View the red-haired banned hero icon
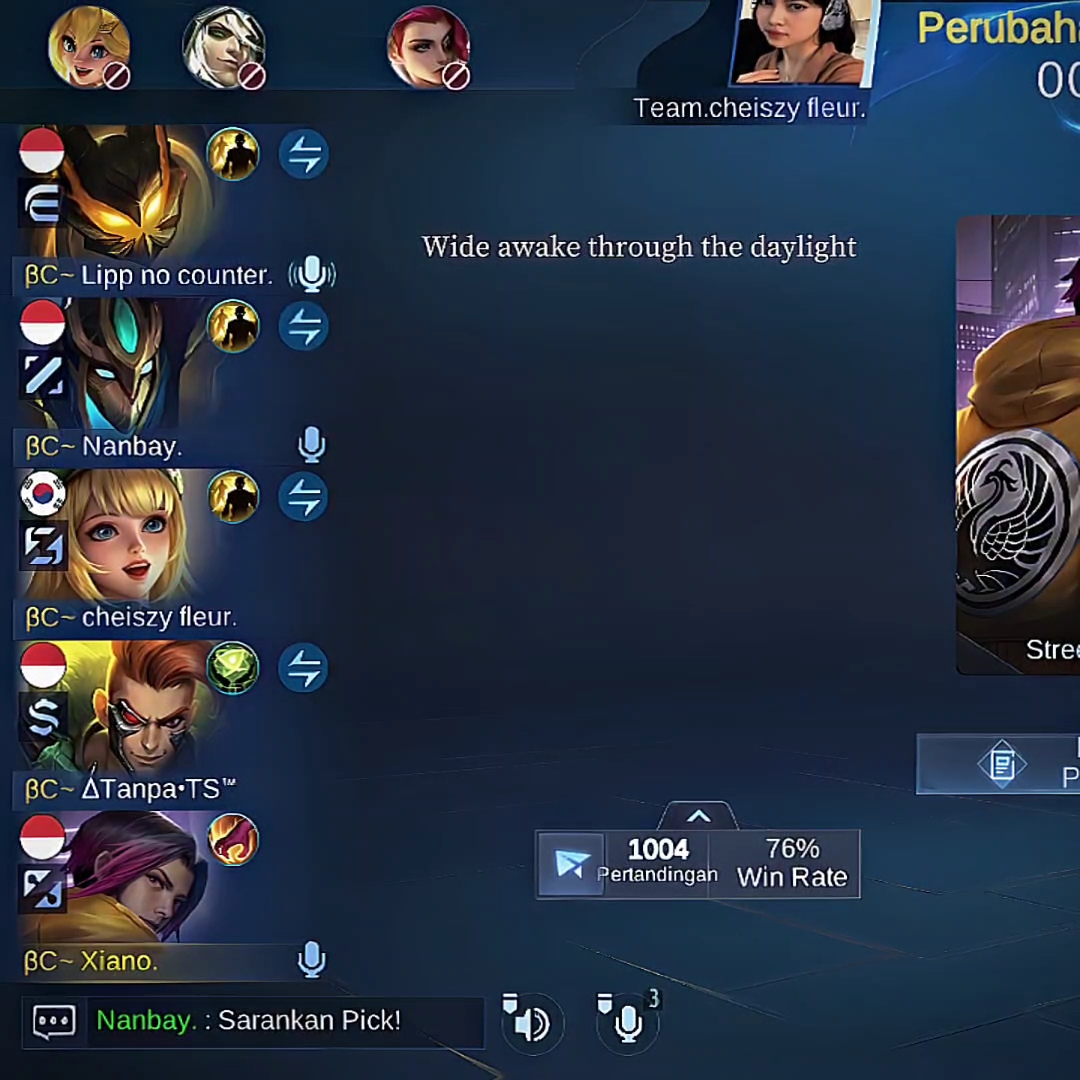This screenshot has width=1080, height=1080. pyautogui.click(x=428, y=48)
